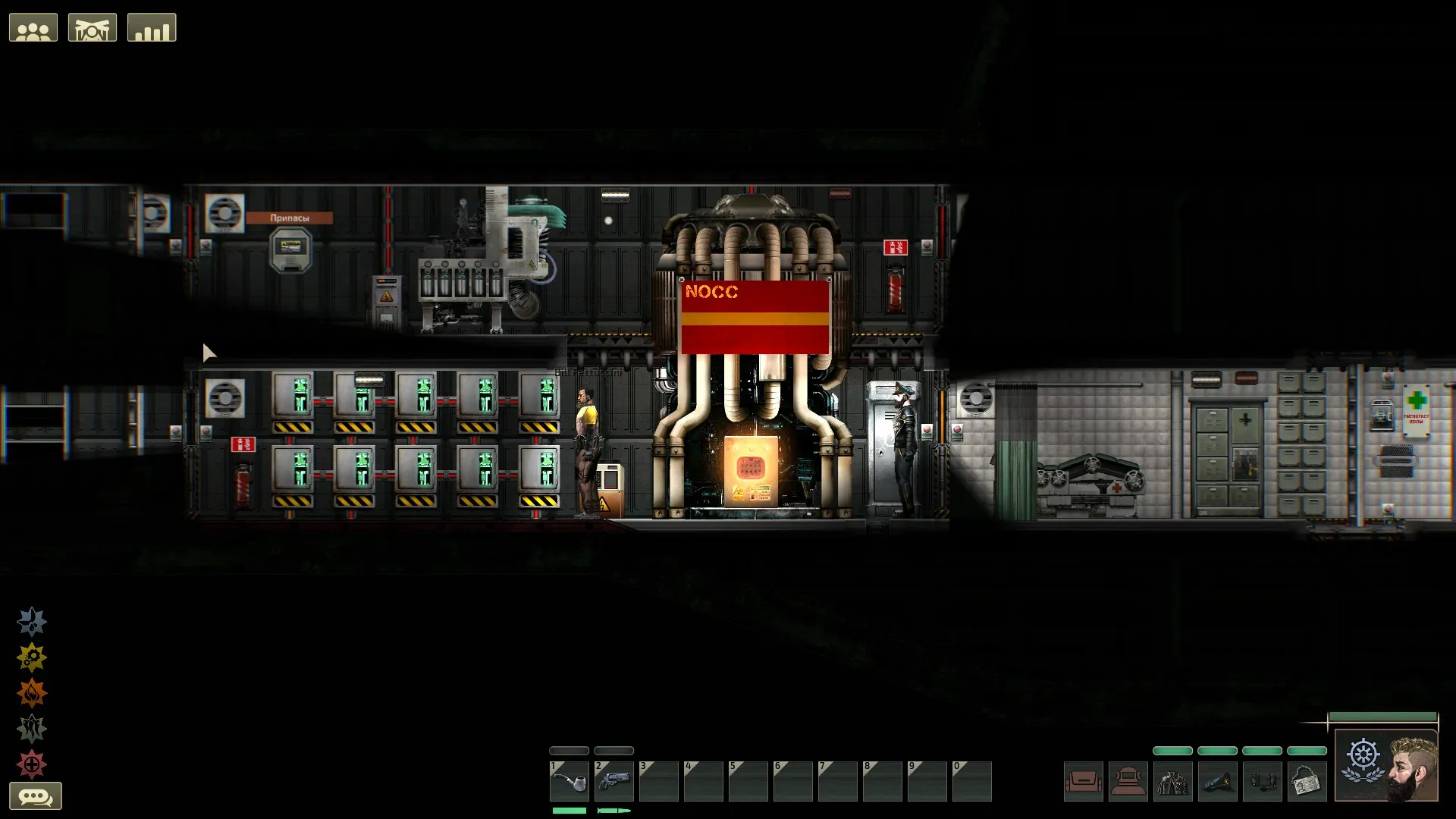Select the pipe in hotbar slot 1
Screen dimensions: 1456x819
(569, 781)
